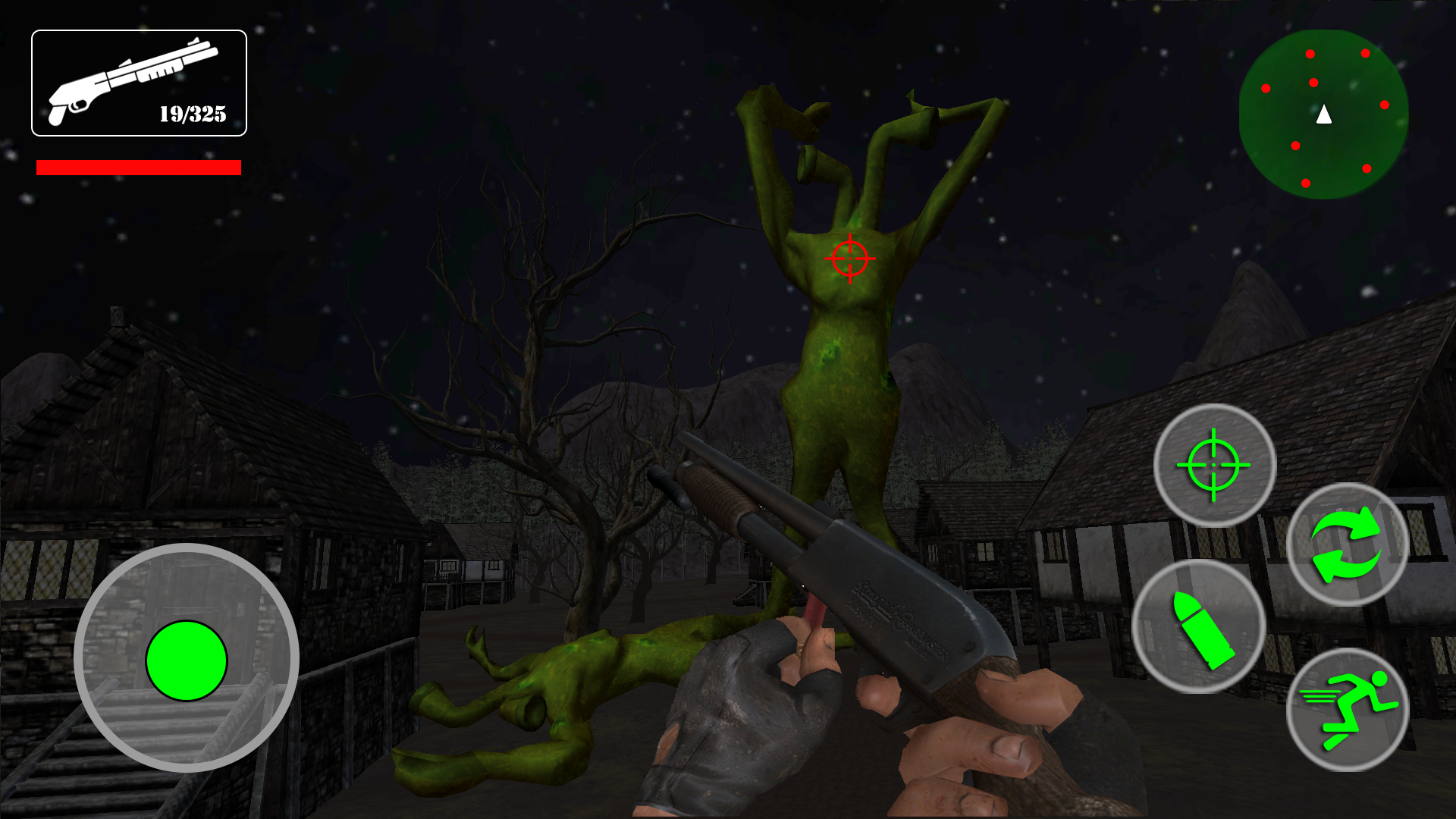
Task: Tap the white player arrow on minimap
Action: [x=1323, y=114]
